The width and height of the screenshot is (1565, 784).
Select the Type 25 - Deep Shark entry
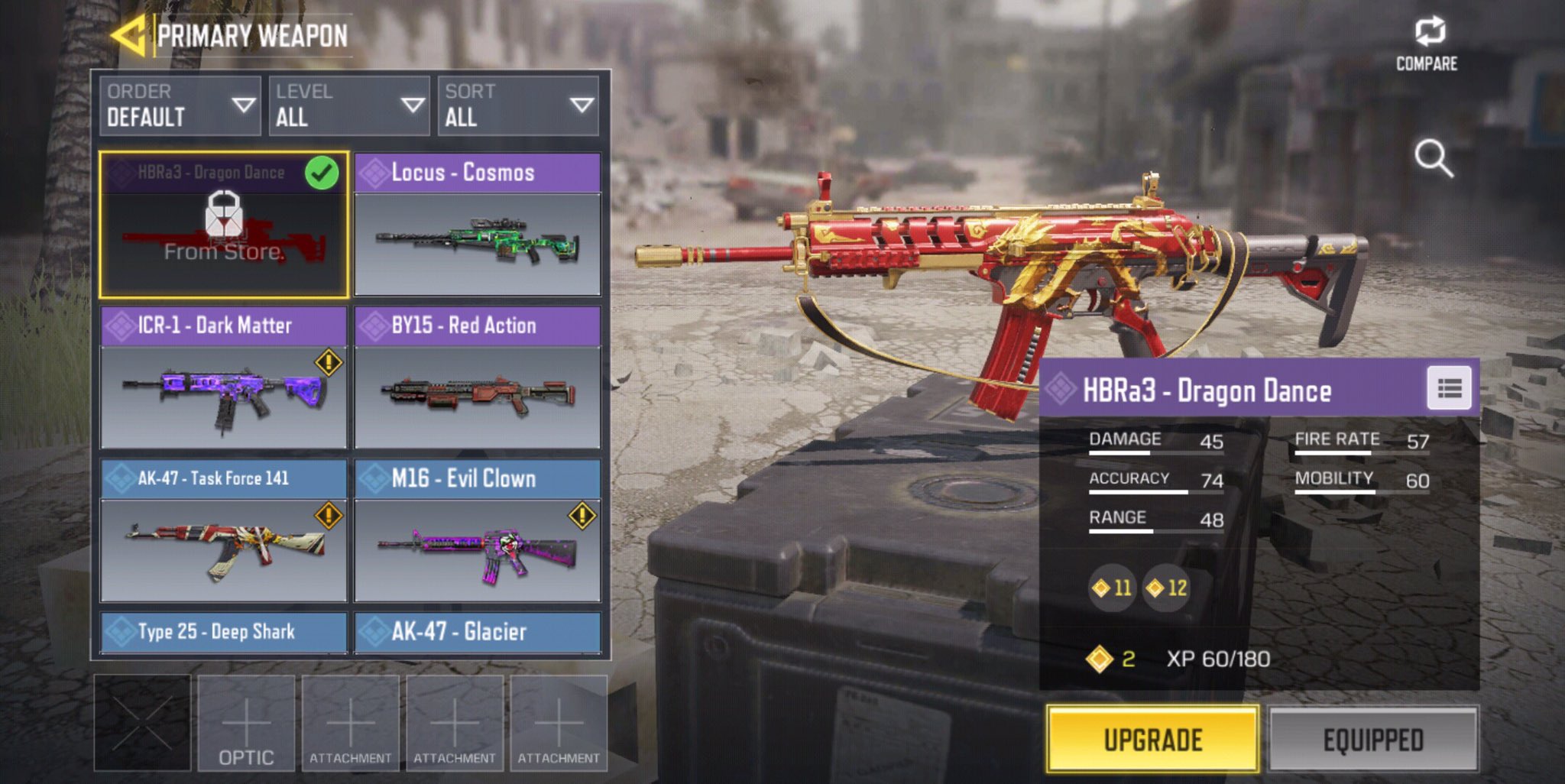223,633
